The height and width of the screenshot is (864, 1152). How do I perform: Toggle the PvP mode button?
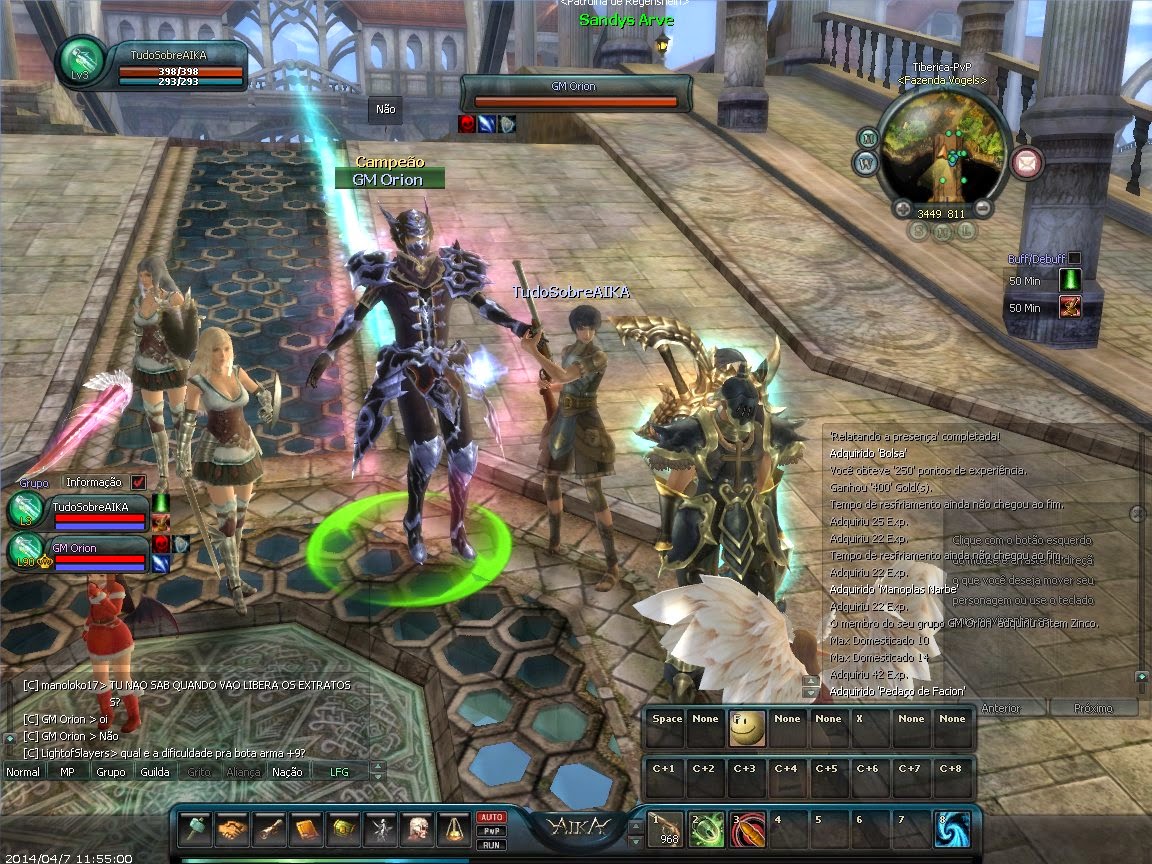click(x=491, y=831)
